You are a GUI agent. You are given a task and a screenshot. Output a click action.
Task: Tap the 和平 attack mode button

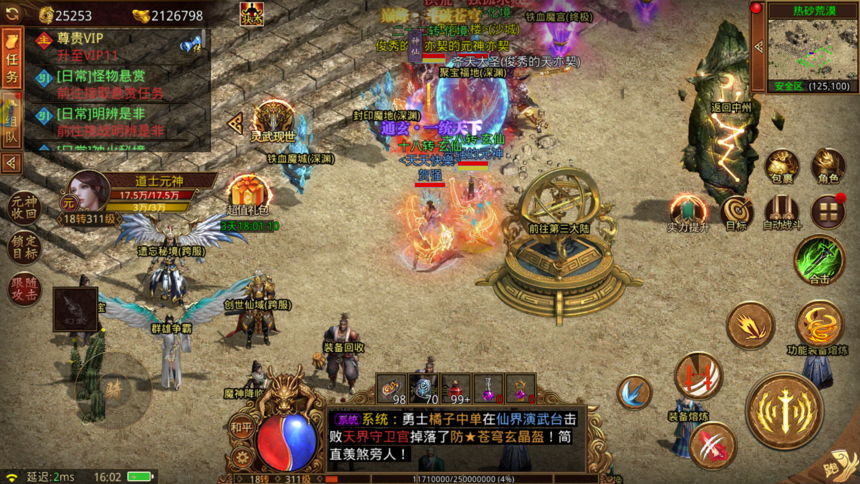241,424
